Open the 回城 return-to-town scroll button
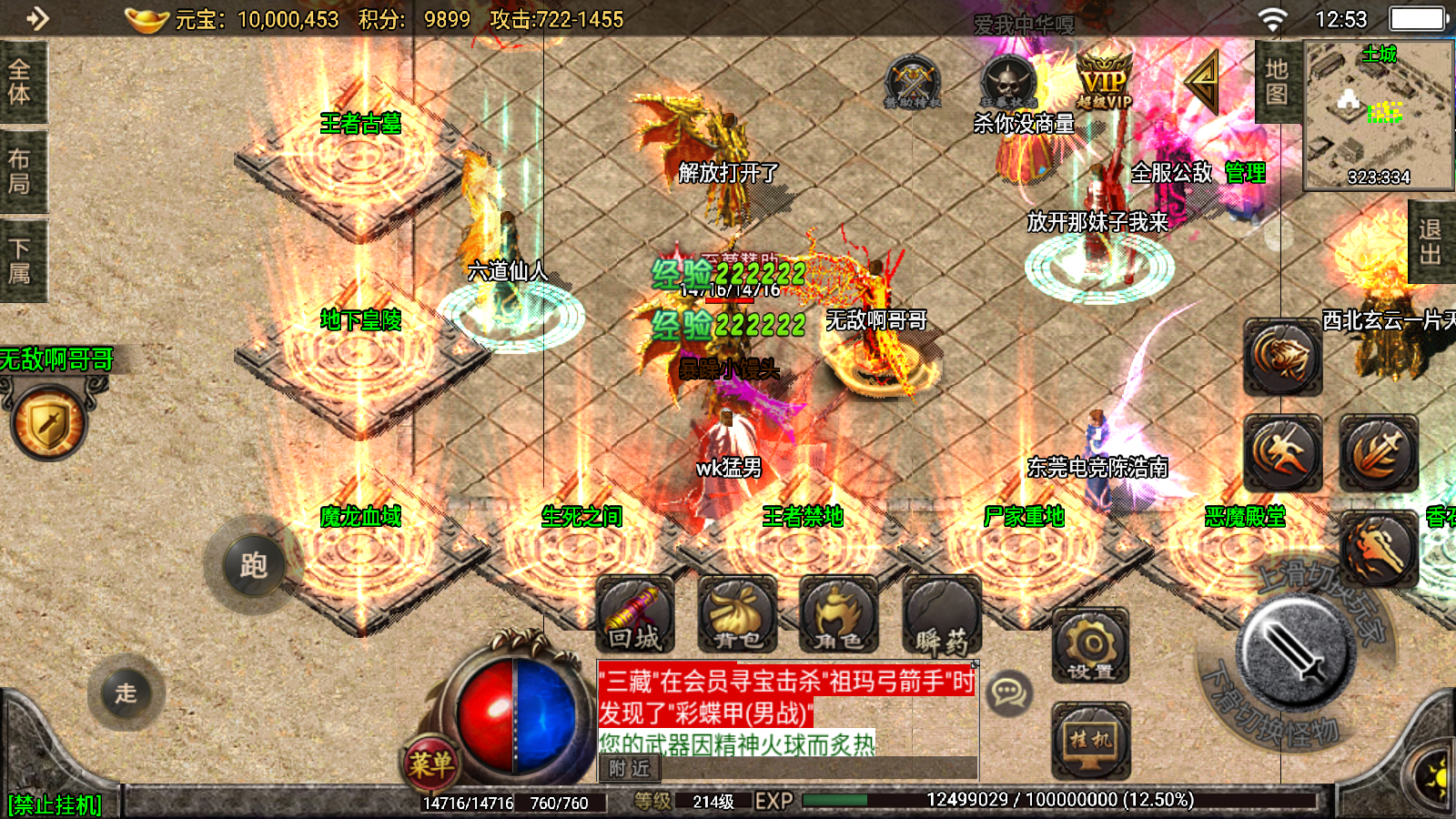This screenshot has height=819, width=1456. [635, 616]
